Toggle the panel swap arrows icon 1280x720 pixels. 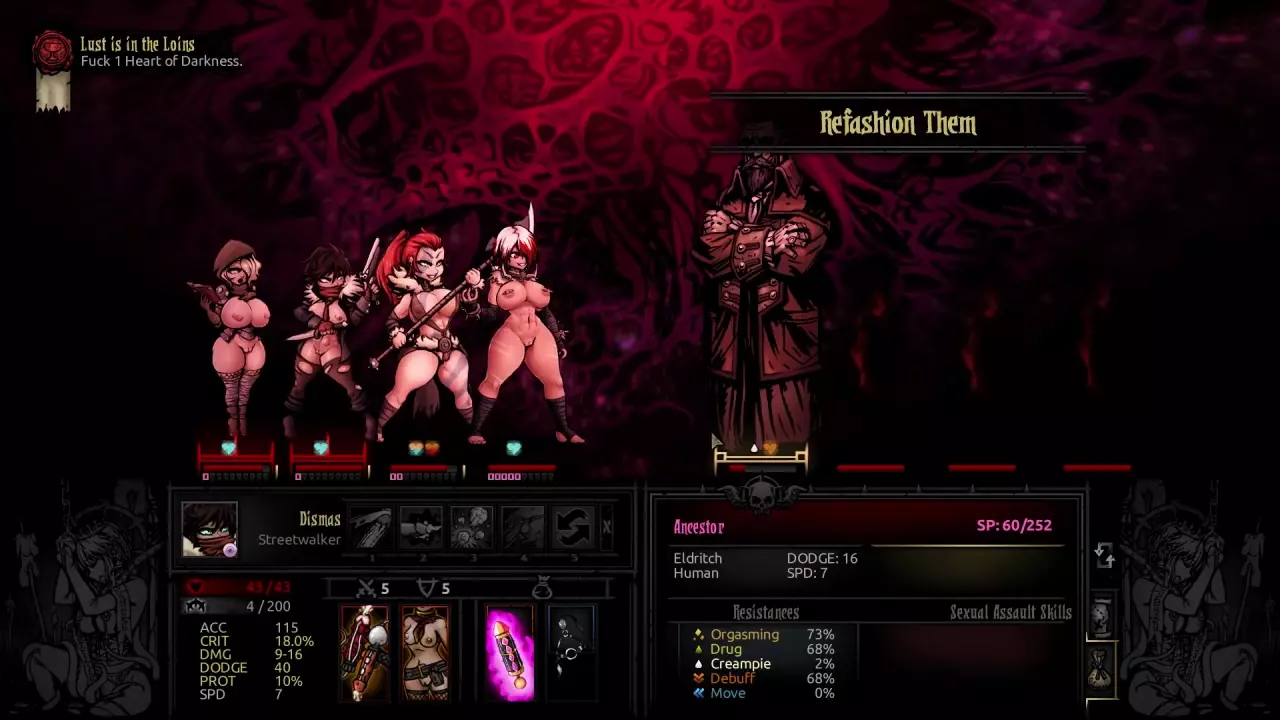point(1104,555)
